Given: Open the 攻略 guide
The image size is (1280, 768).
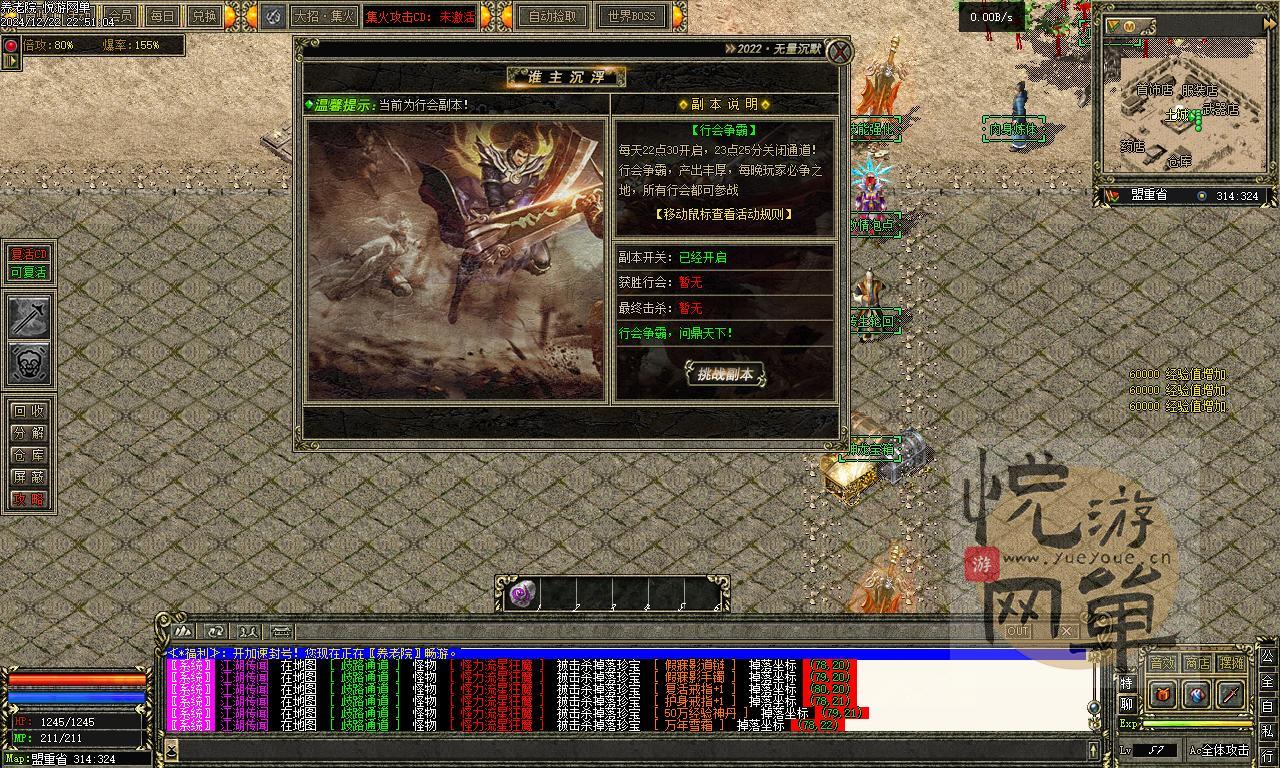Looking at the screenshot, I should pyautogui.click(x=29, y=499).
